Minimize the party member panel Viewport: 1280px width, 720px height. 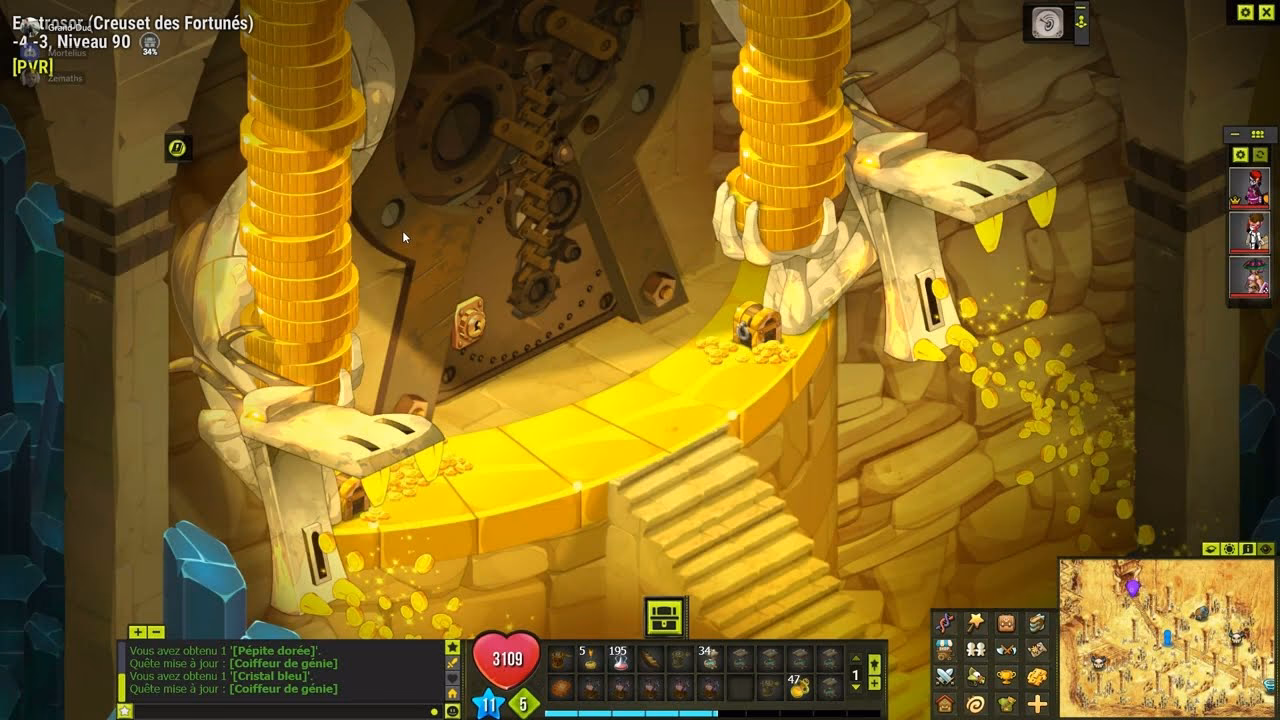coord(1236,134)
